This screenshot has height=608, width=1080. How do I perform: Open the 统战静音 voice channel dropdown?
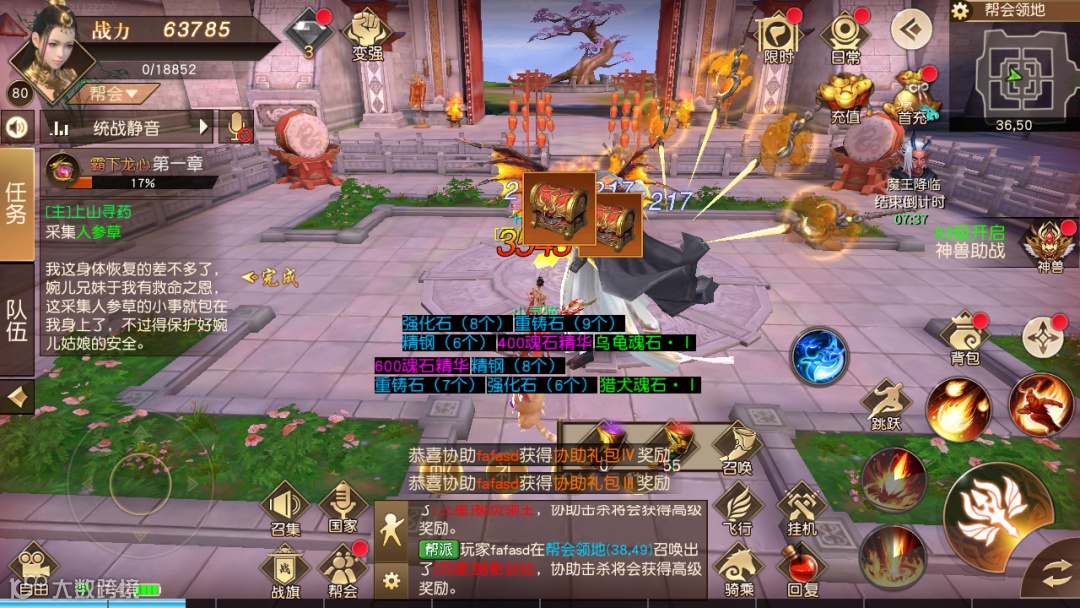coord(127,127)
